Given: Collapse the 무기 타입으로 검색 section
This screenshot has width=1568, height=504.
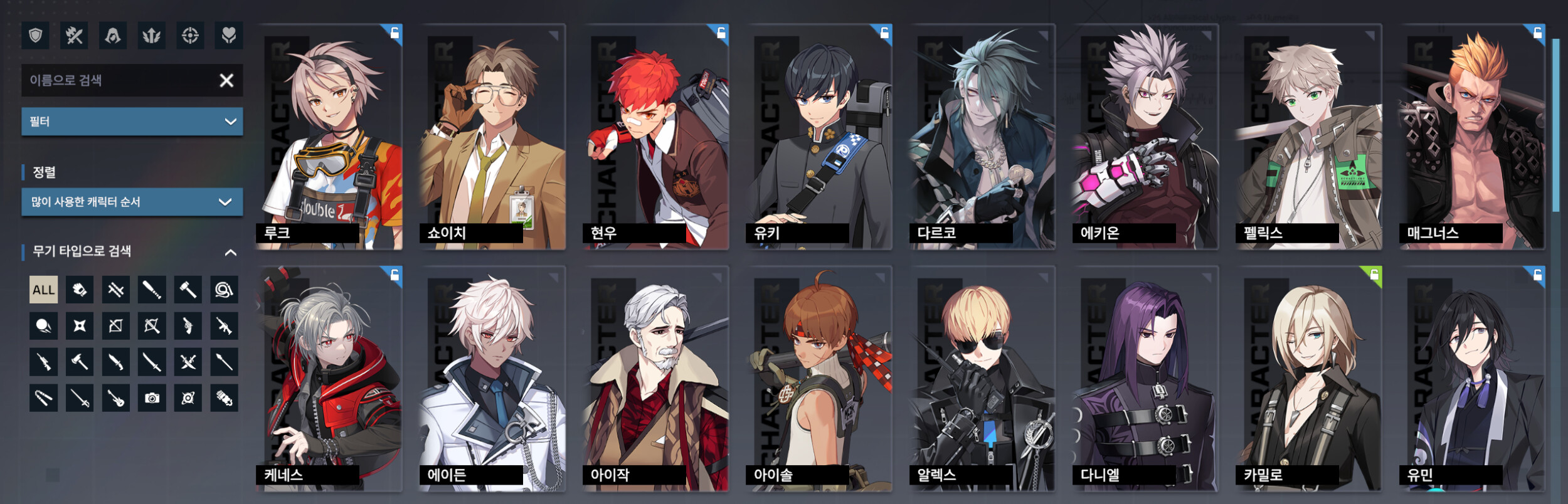Looking at the screenshot, I should [x=230, y=252].
